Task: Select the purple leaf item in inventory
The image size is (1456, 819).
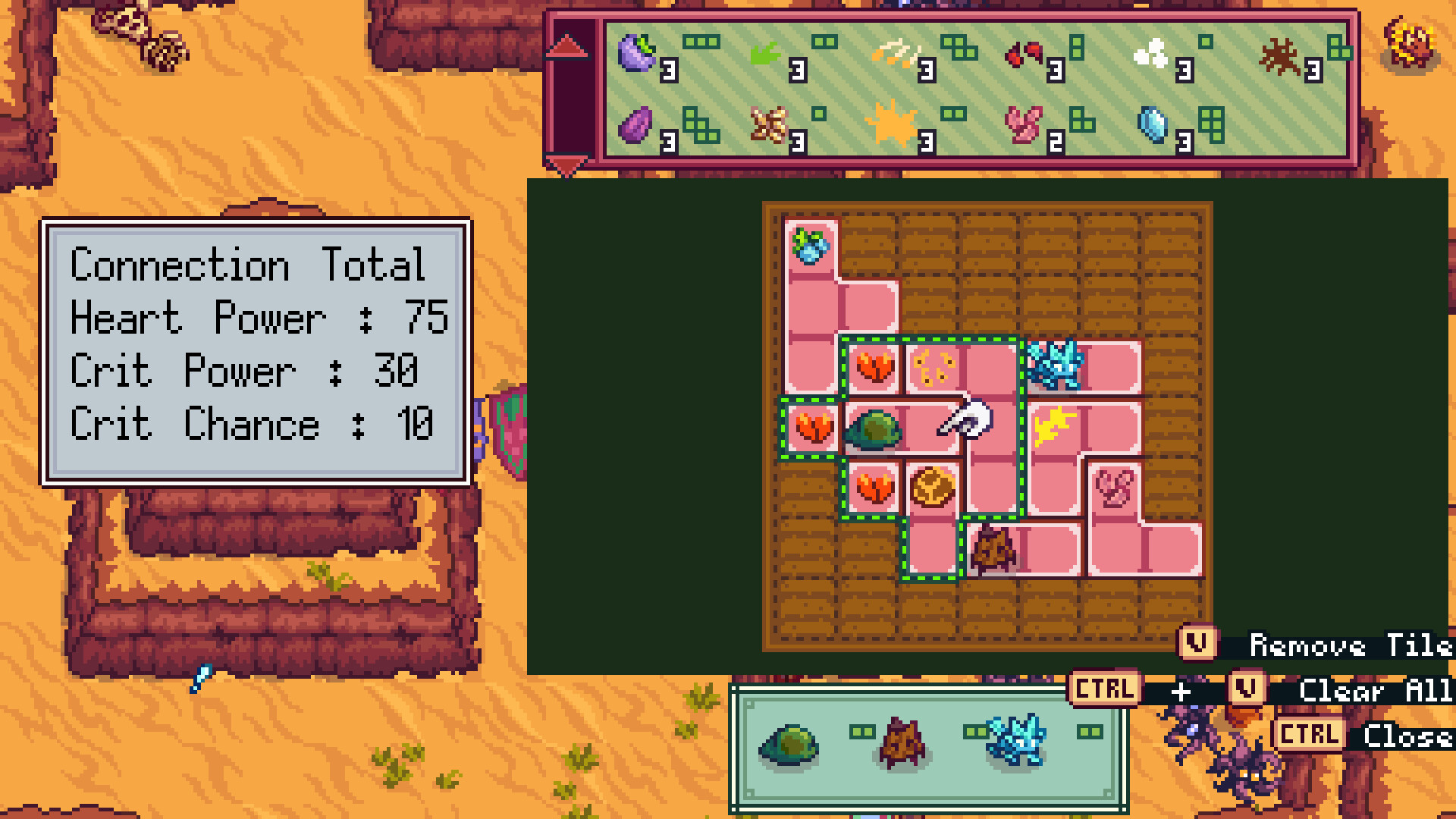Action: click(637, 53)
